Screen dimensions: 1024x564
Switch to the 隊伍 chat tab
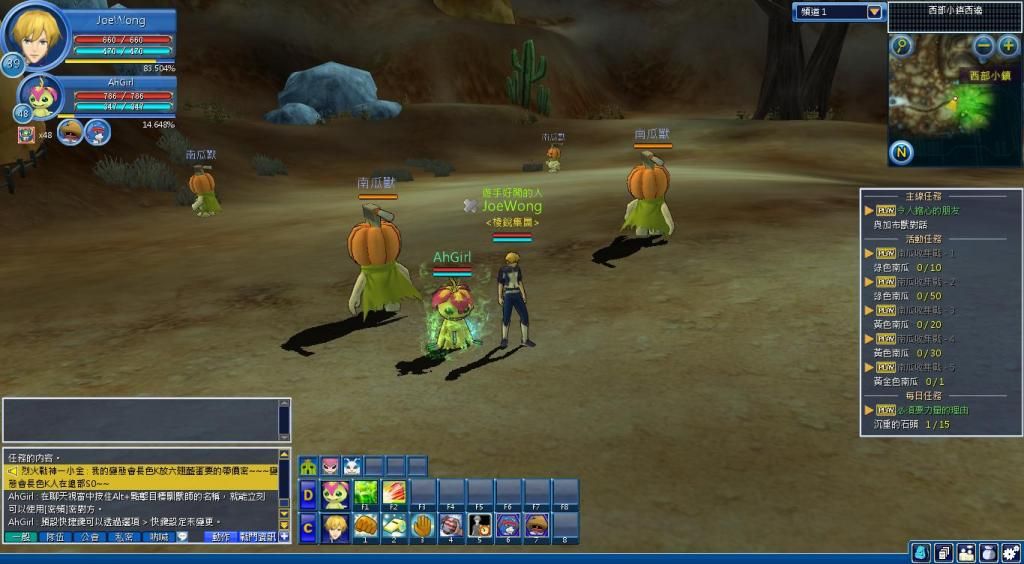[x=55, y=537]
